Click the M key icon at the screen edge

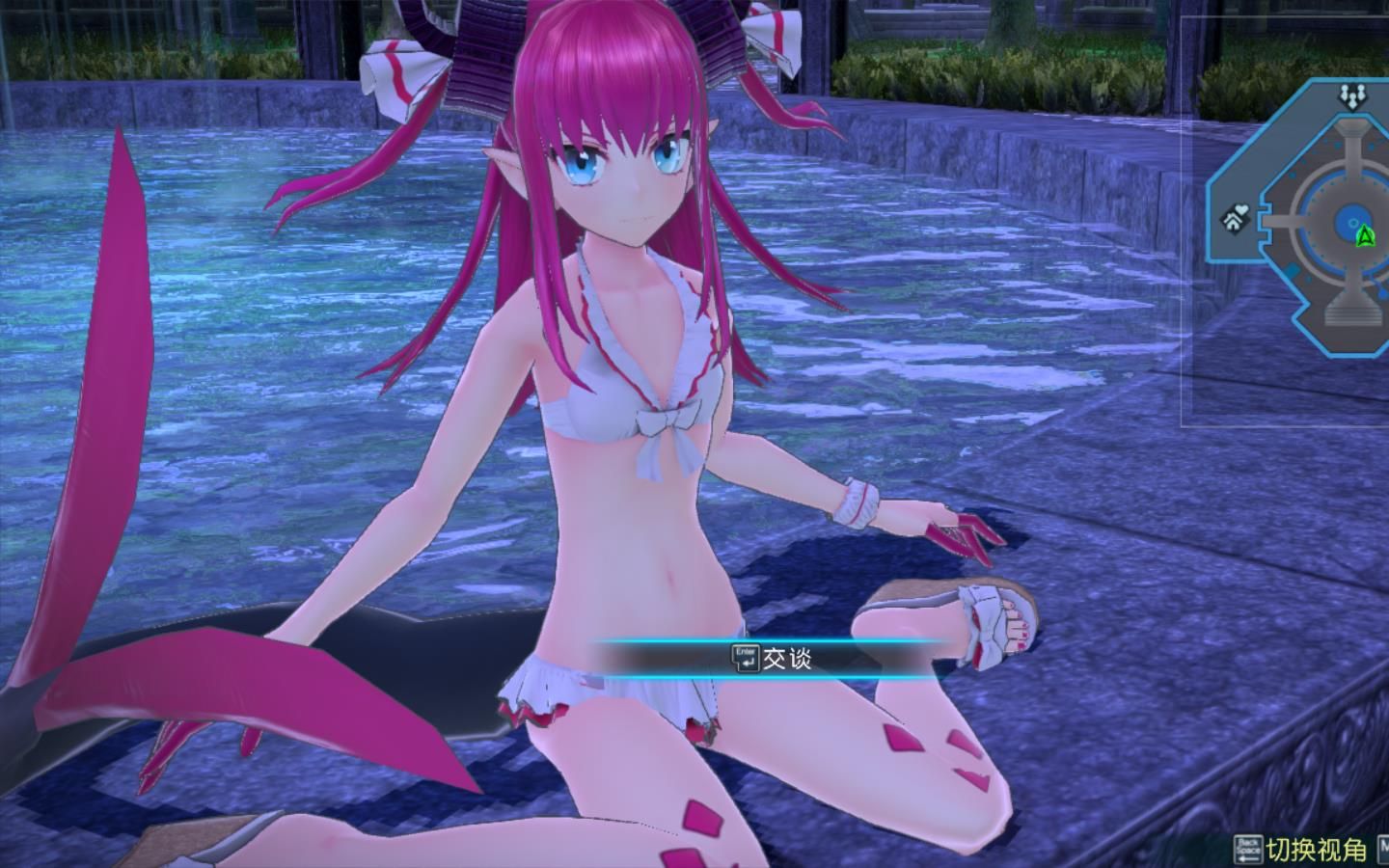click(x=1384, y=848)
